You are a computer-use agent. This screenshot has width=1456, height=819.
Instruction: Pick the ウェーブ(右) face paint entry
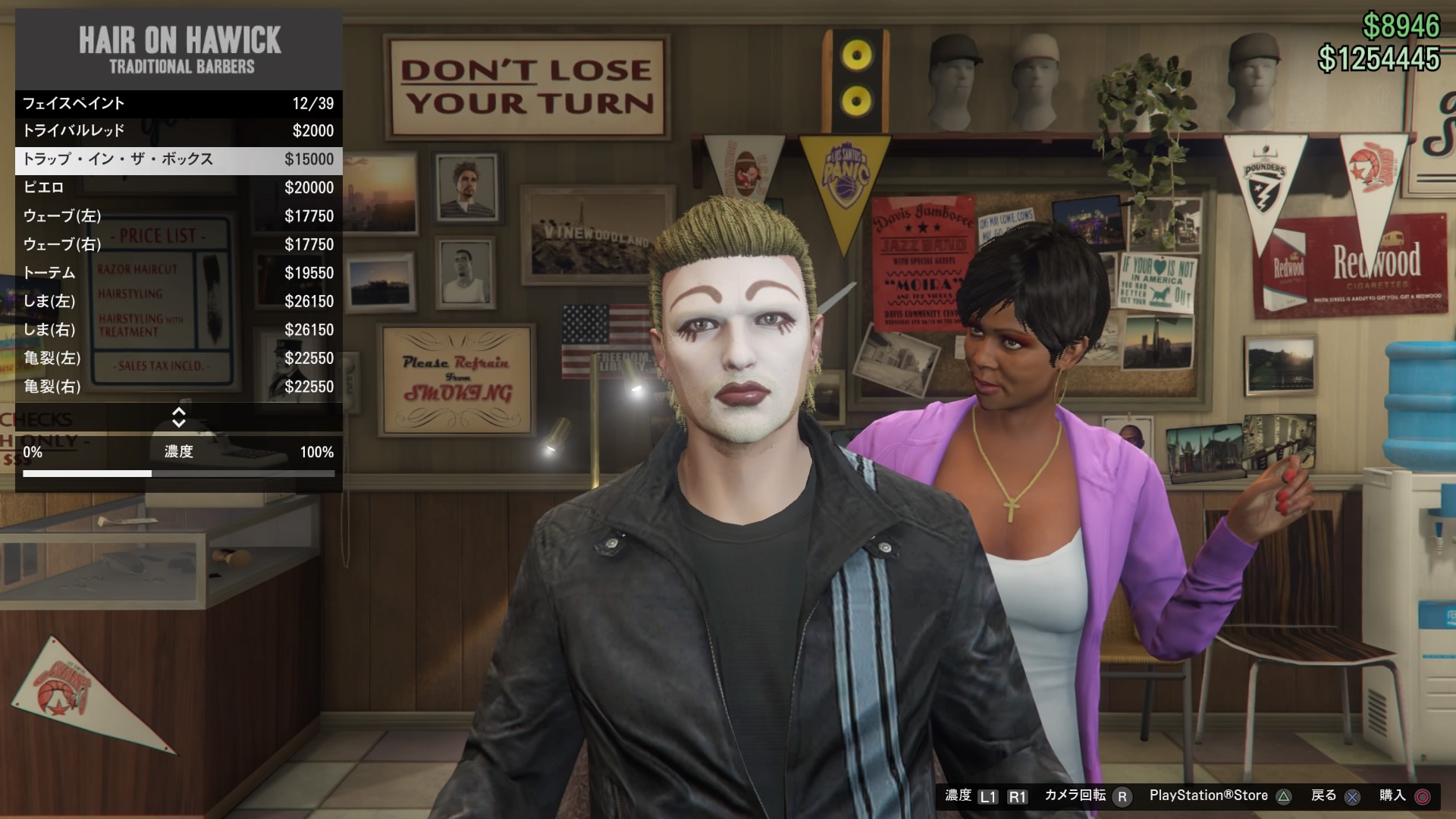pos(178,244)
